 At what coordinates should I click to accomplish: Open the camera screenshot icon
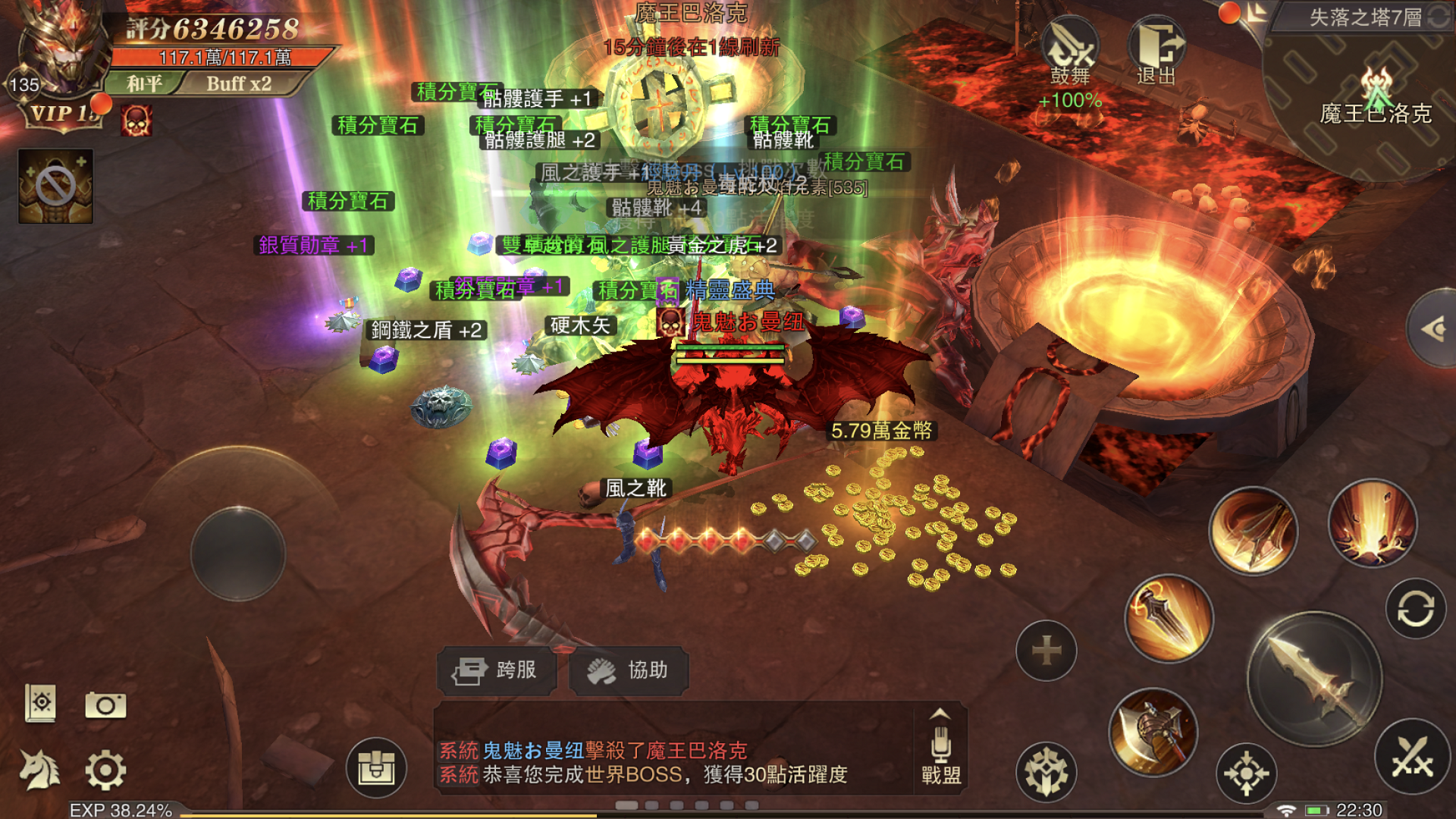click(106, 705)
